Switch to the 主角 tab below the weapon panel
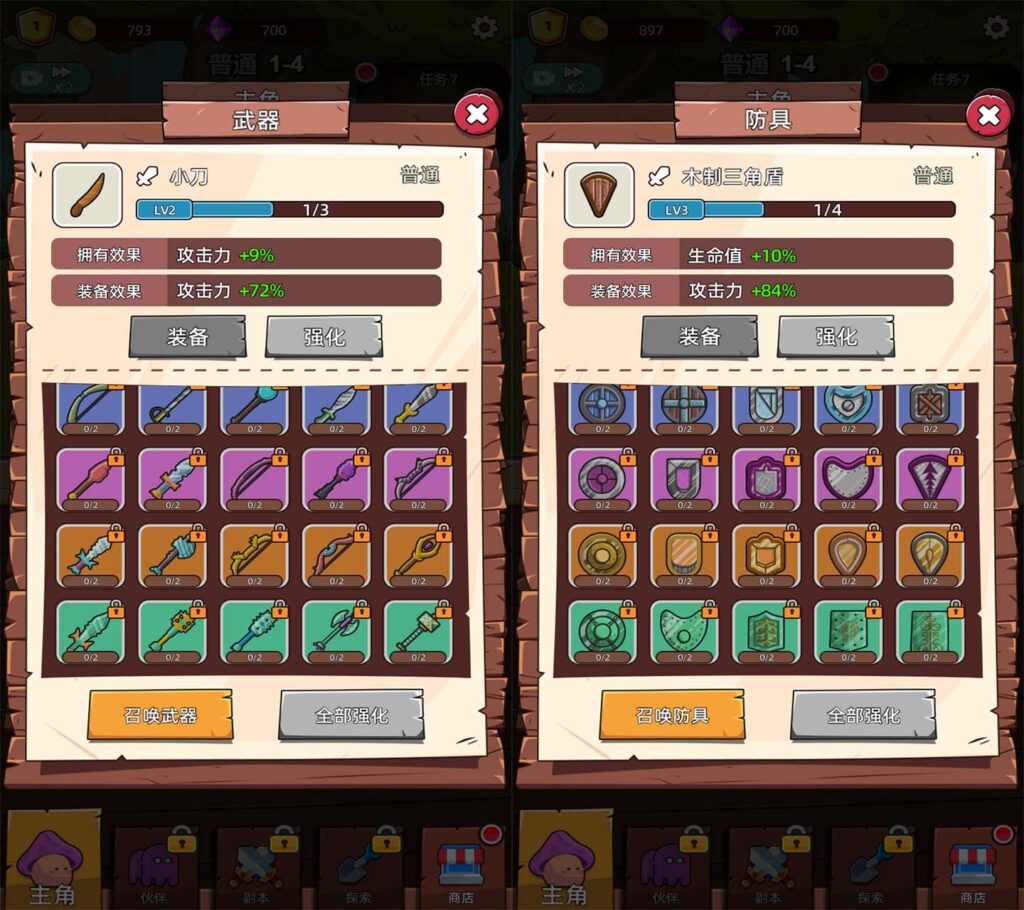The image size is (1024, 910). (x=52, y=865)
